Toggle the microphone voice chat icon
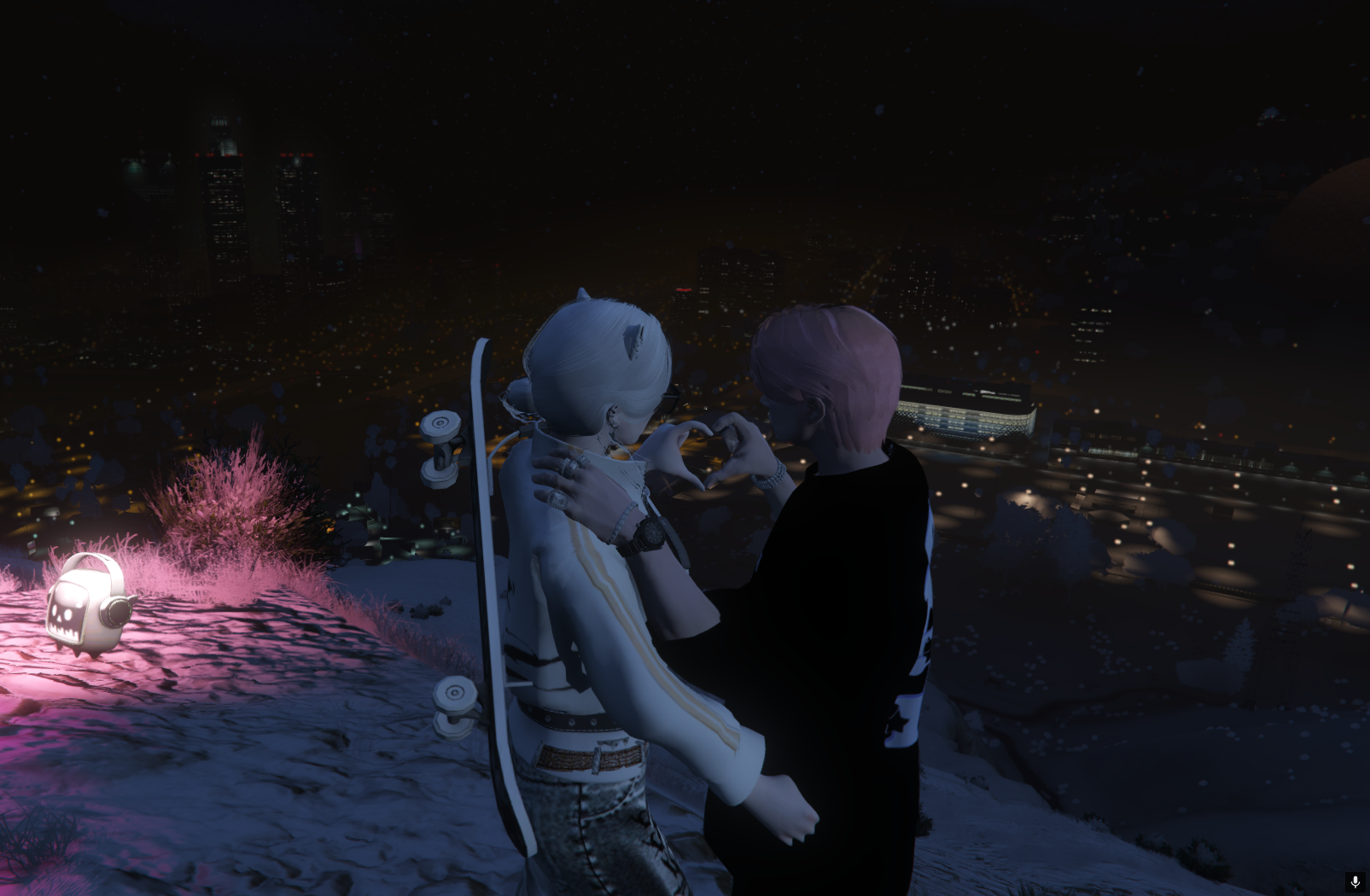 (1355, 881)
